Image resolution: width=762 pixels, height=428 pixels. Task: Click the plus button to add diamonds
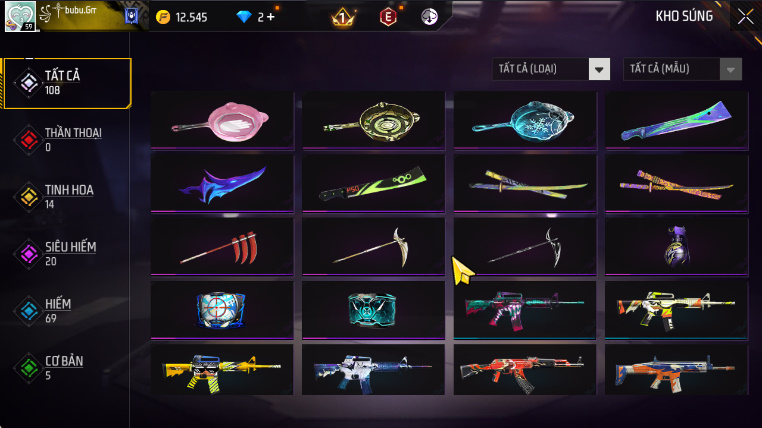point(270,17)
